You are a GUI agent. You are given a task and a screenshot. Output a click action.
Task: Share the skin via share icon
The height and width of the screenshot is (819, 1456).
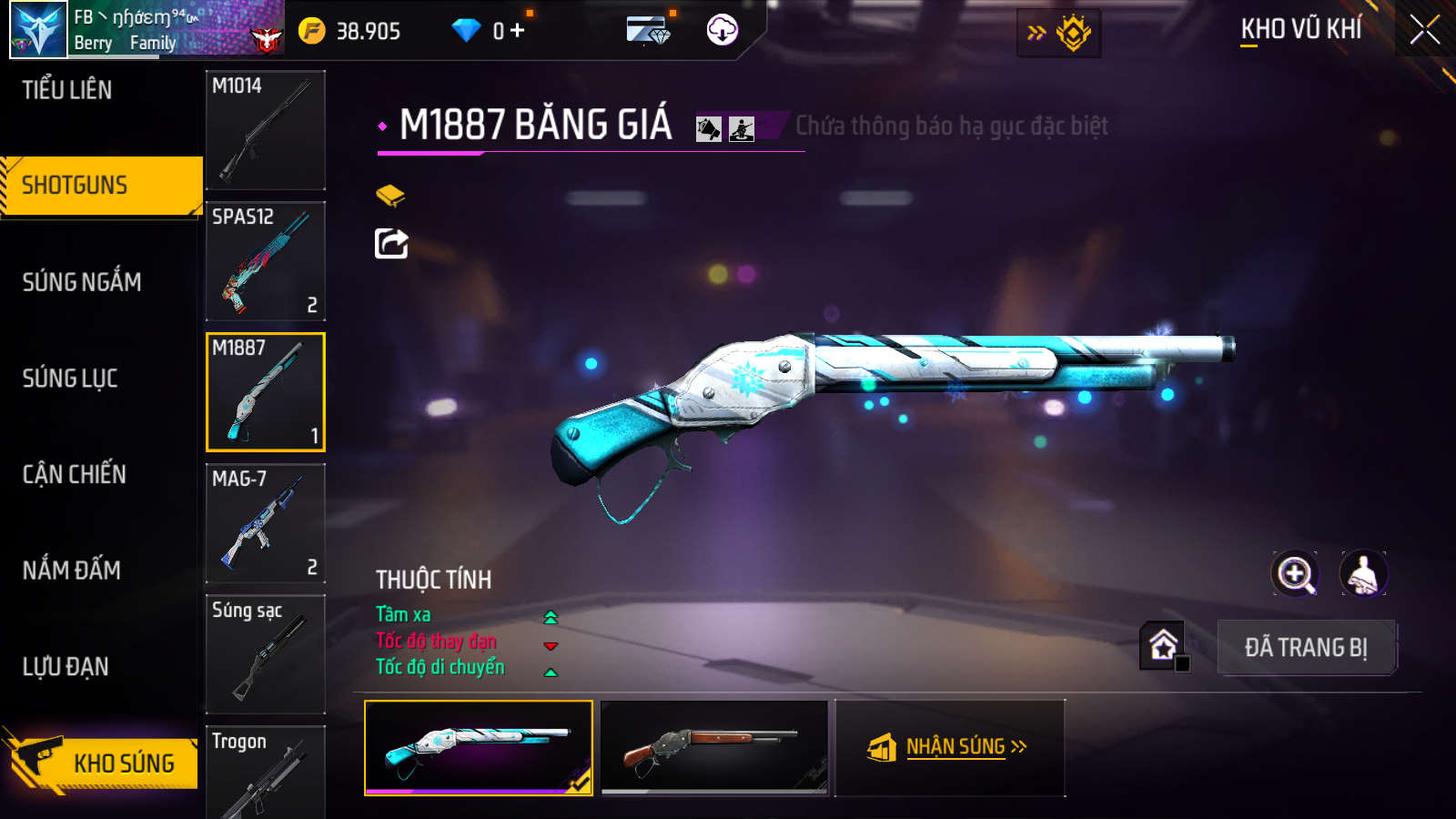click(391, 244)
